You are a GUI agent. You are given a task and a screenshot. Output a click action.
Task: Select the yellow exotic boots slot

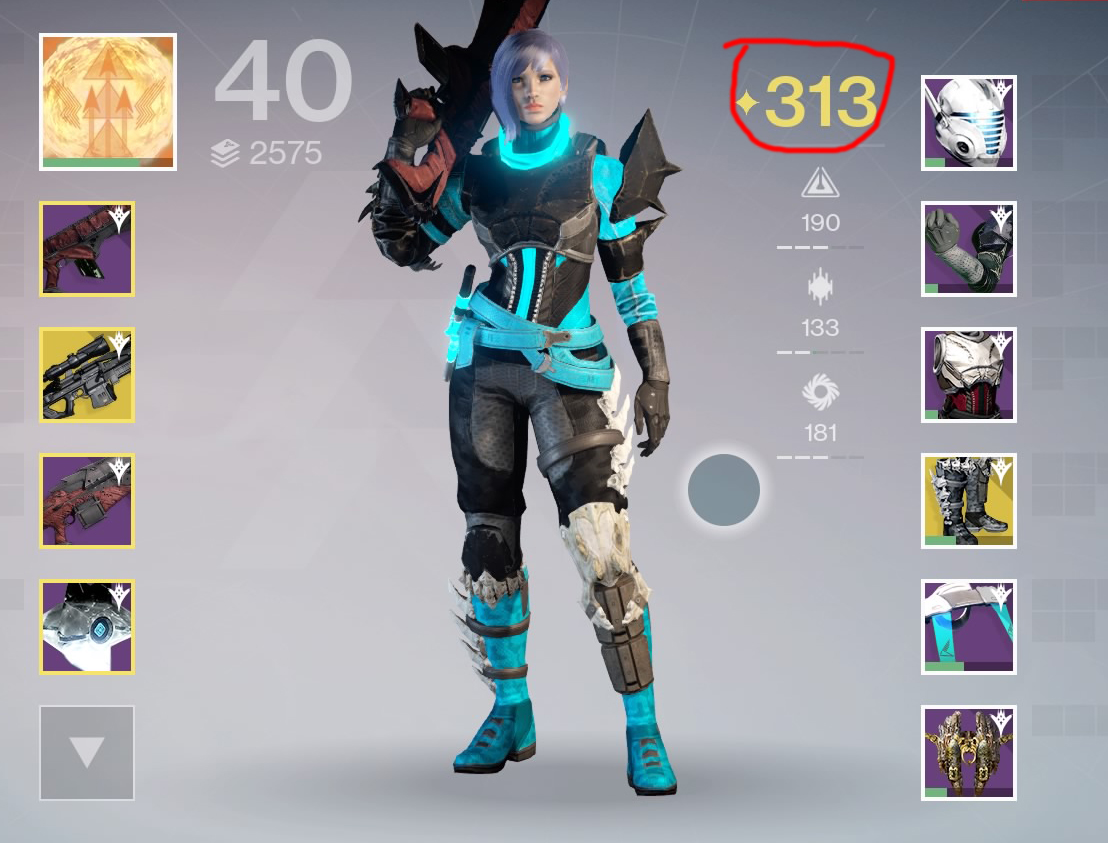(x=969, y=501)
